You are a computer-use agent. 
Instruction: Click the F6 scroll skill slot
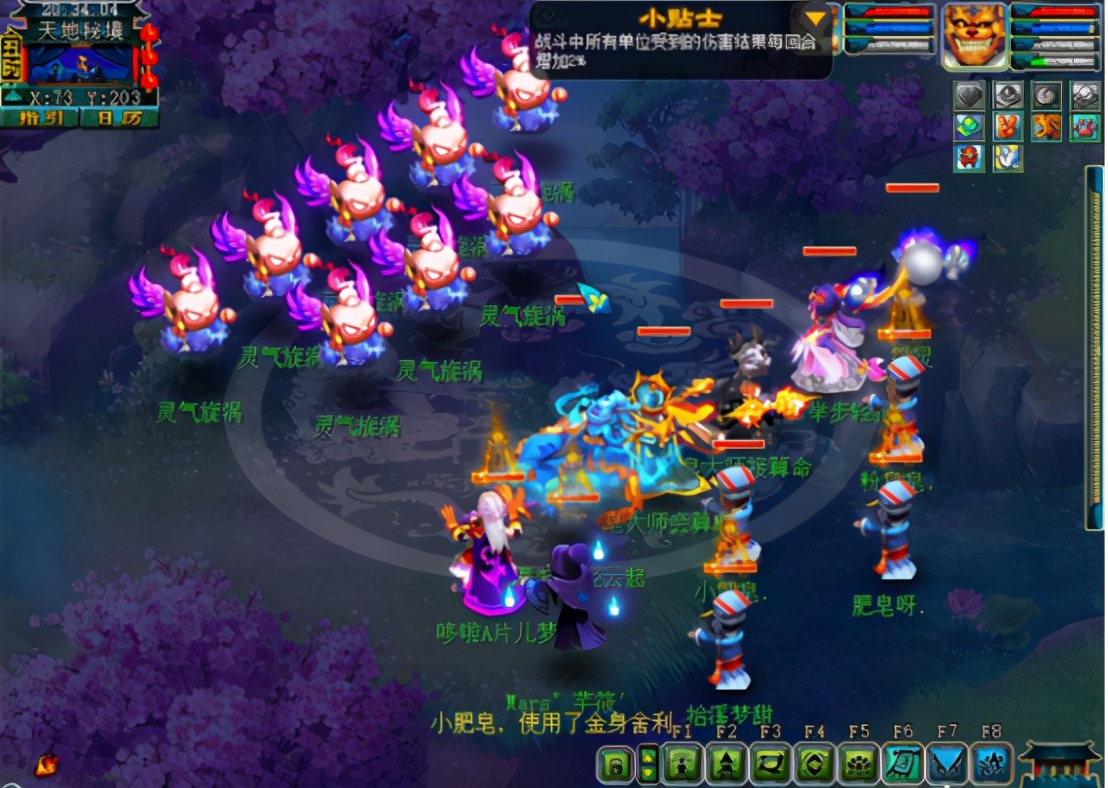pos(903,765)
